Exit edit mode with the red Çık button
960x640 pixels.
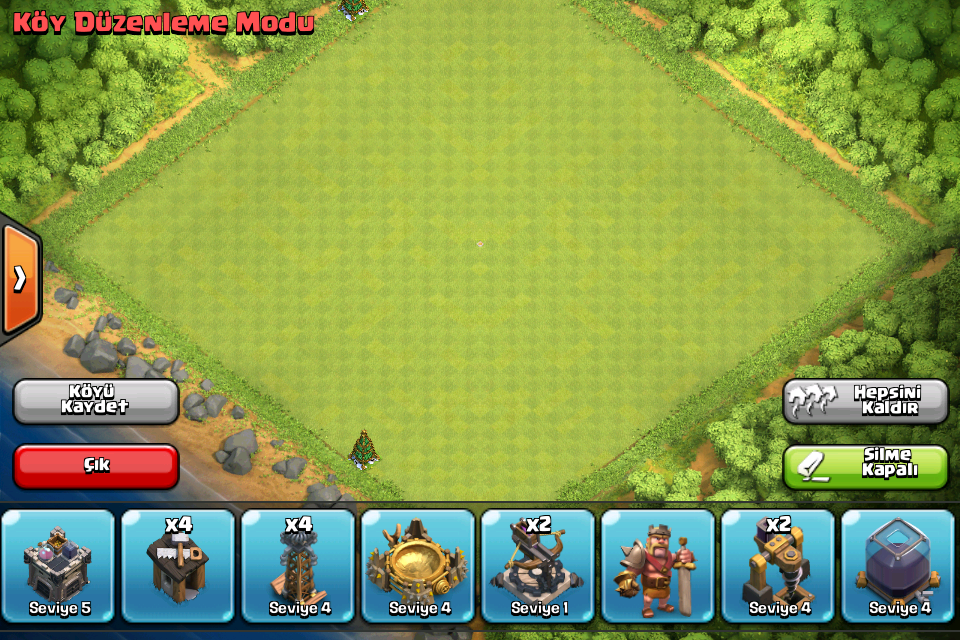pos(96,466)
